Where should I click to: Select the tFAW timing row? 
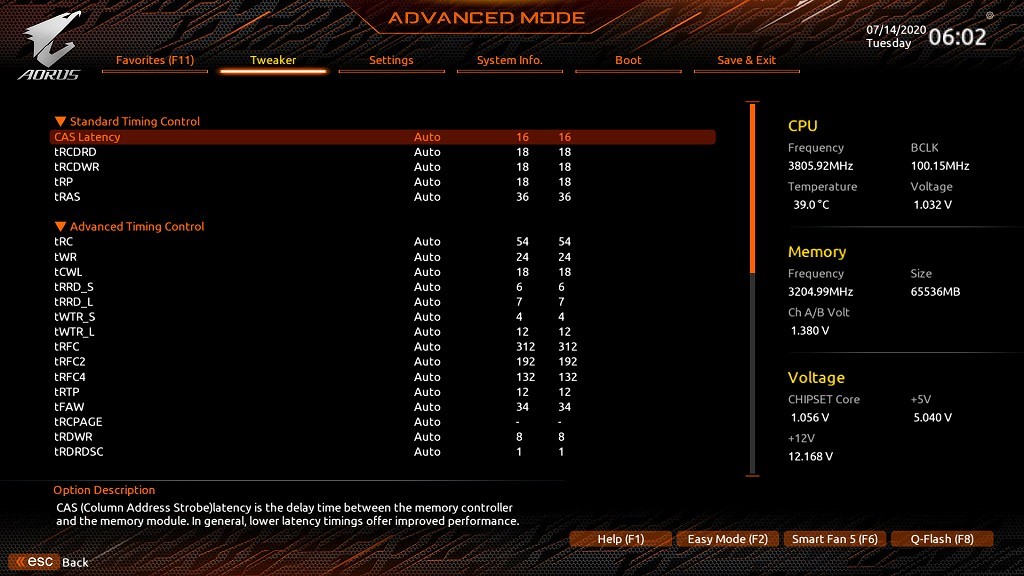click(68, 407)
